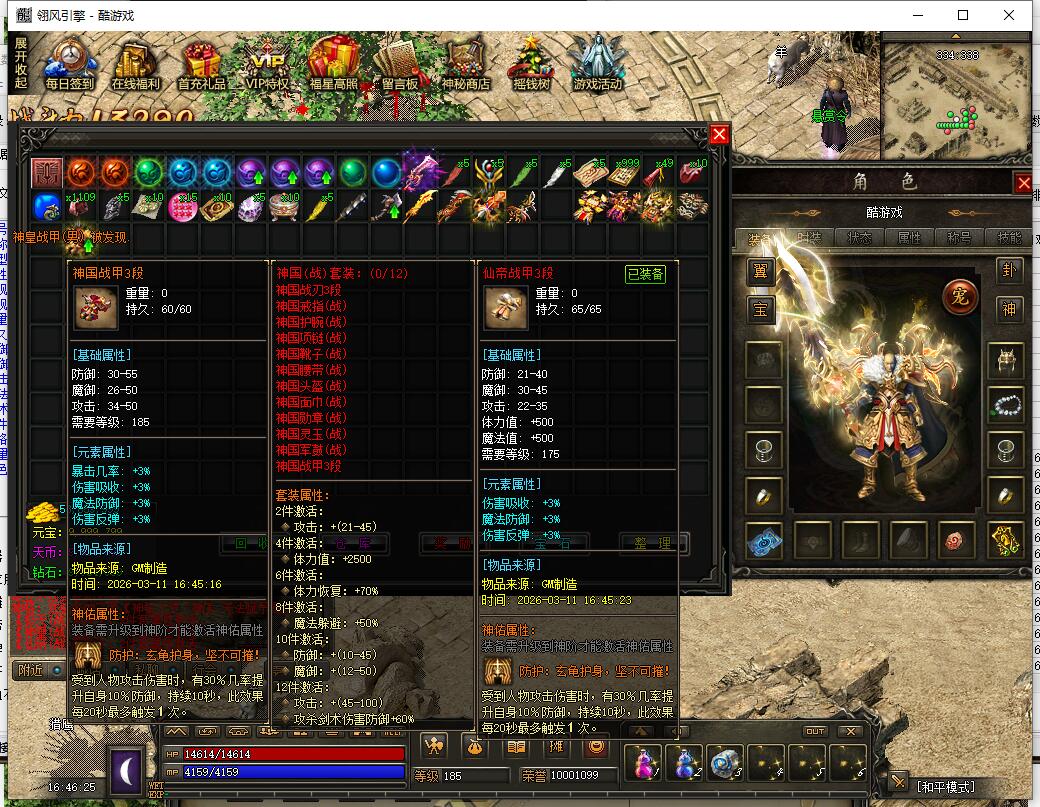
Task: Switch to the 称号 title tab
Action: (959, 238)
